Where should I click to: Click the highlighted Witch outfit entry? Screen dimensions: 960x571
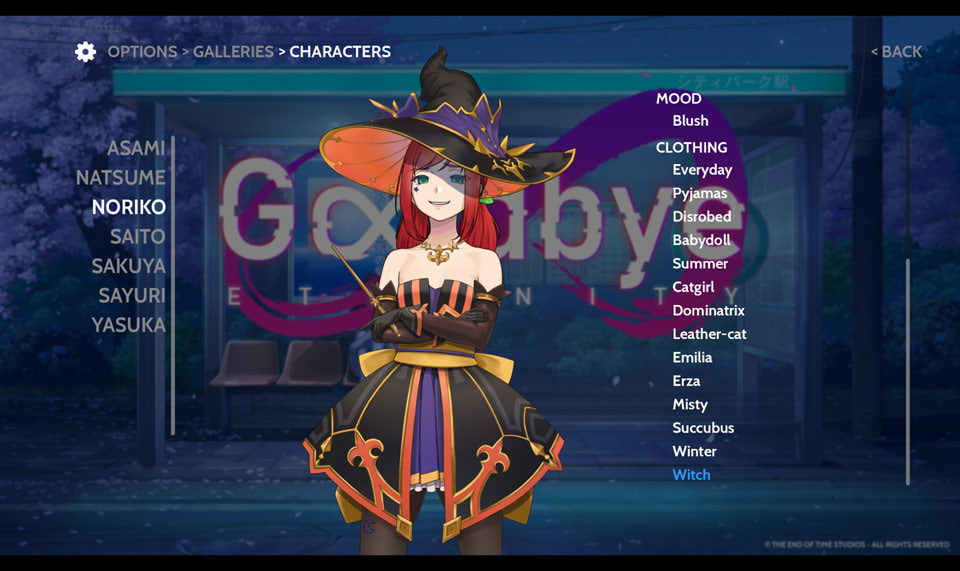point(691,475)
